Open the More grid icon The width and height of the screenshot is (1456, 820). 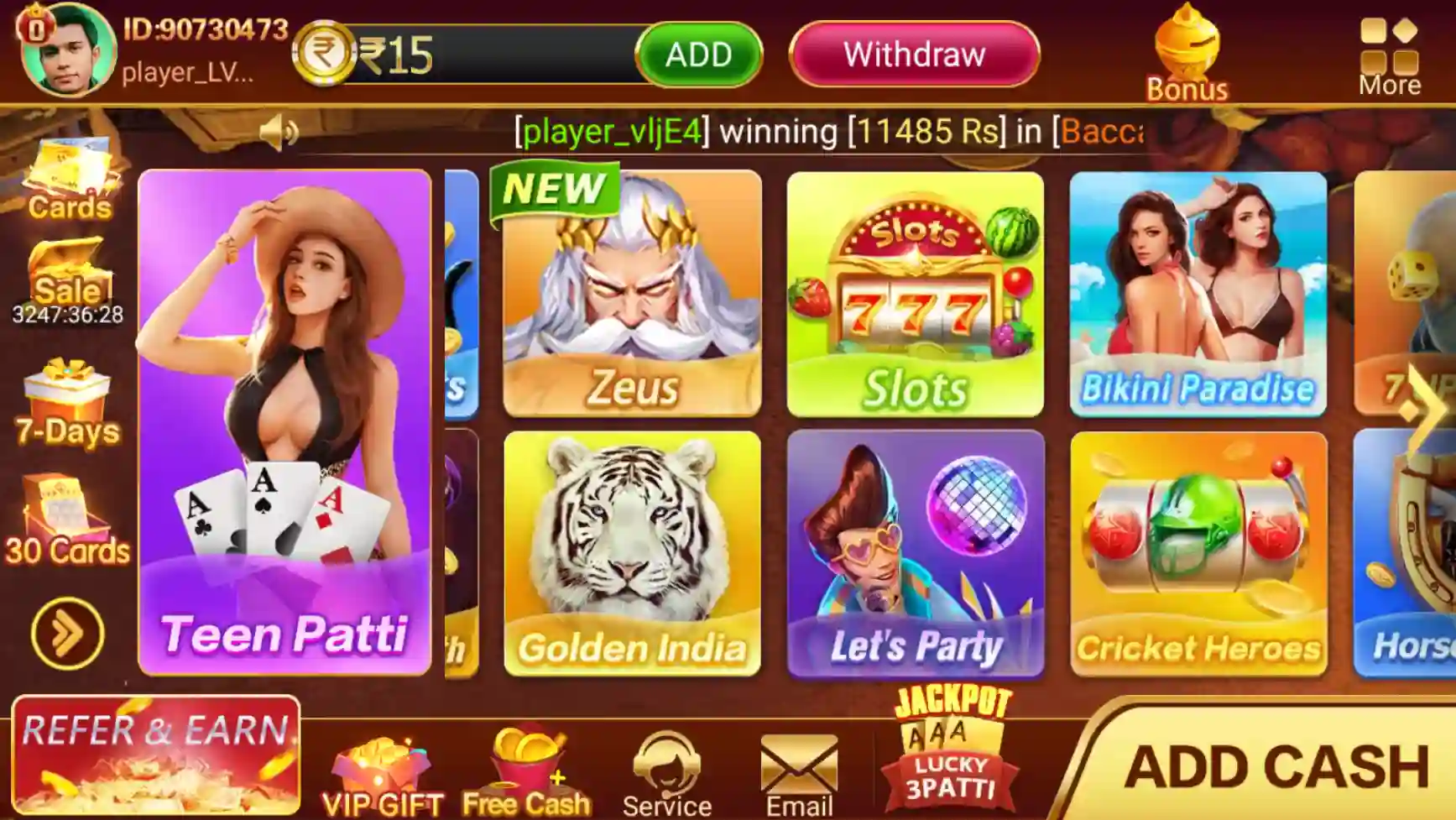1389,46
